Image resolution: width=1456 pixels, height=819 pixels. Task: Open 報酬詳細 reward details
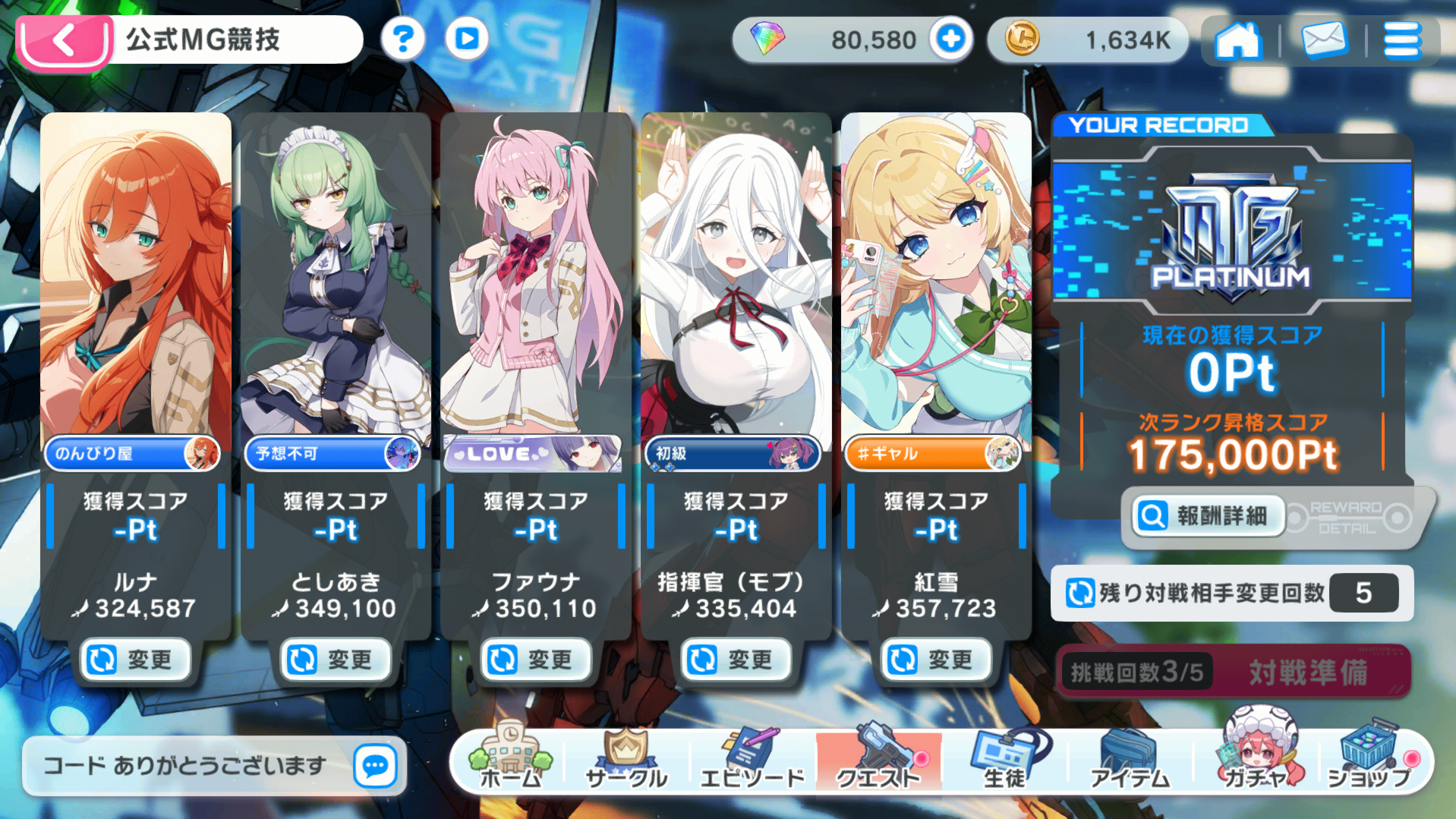[1208, 516]
